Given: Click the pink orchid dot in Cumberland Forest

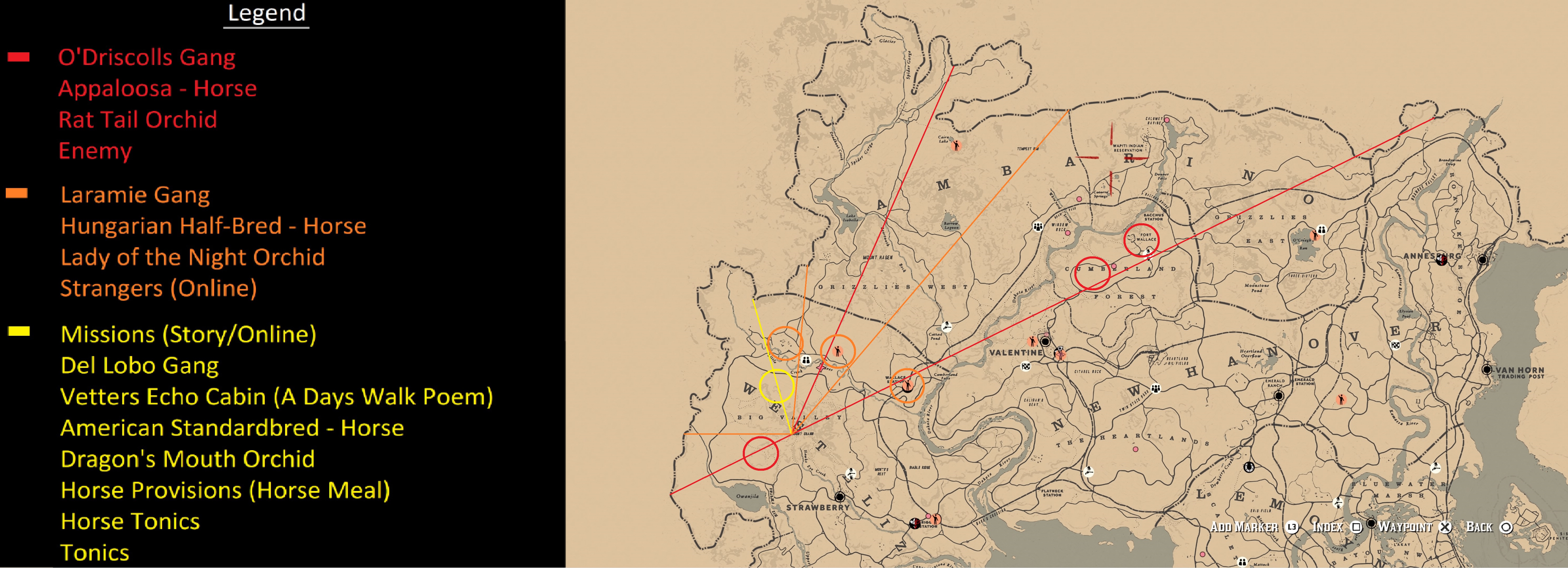Looking at the screenshot, I should (1114, 266).
